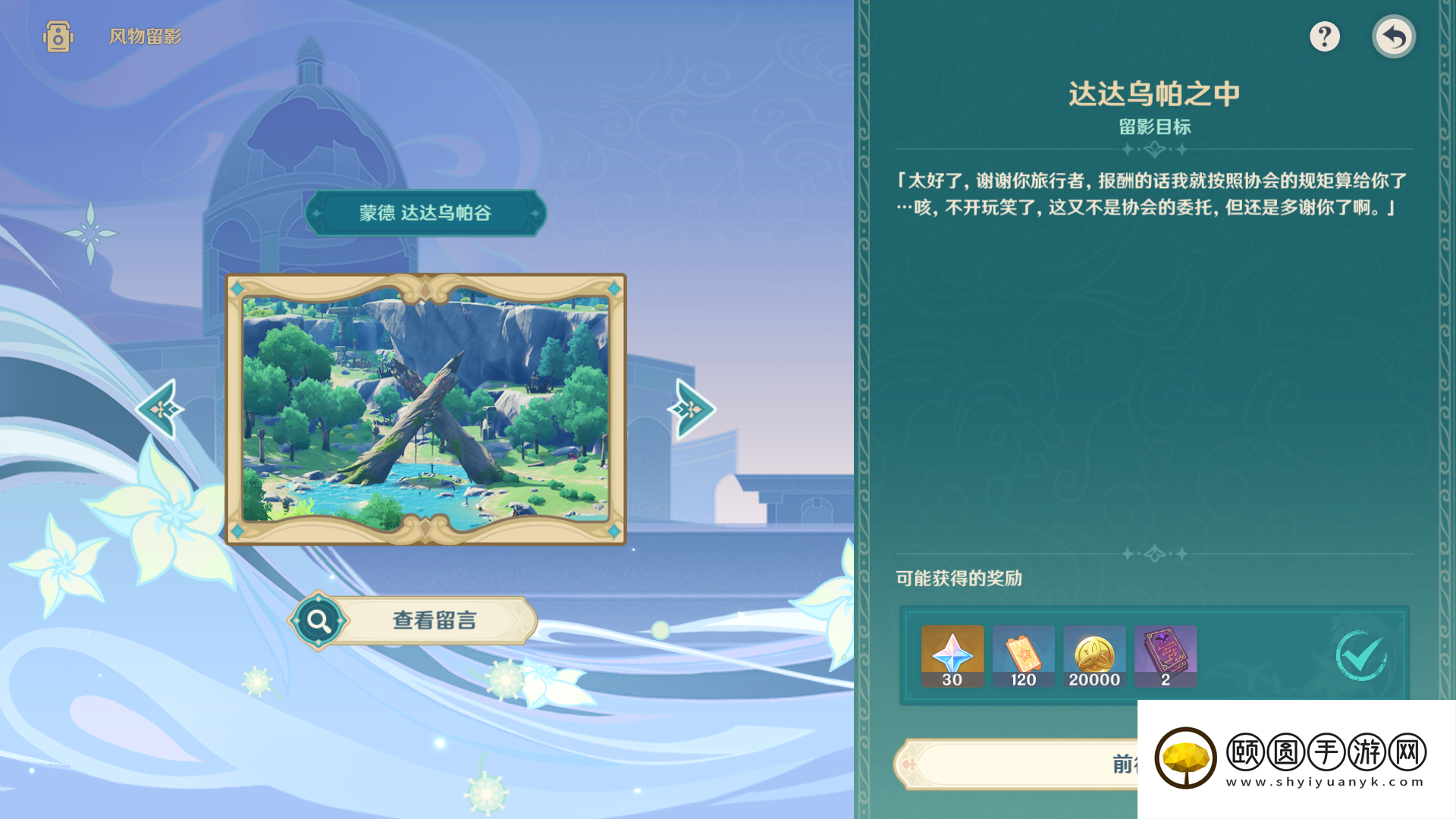Inspect the purple book reward

[x=1165, y=656]
